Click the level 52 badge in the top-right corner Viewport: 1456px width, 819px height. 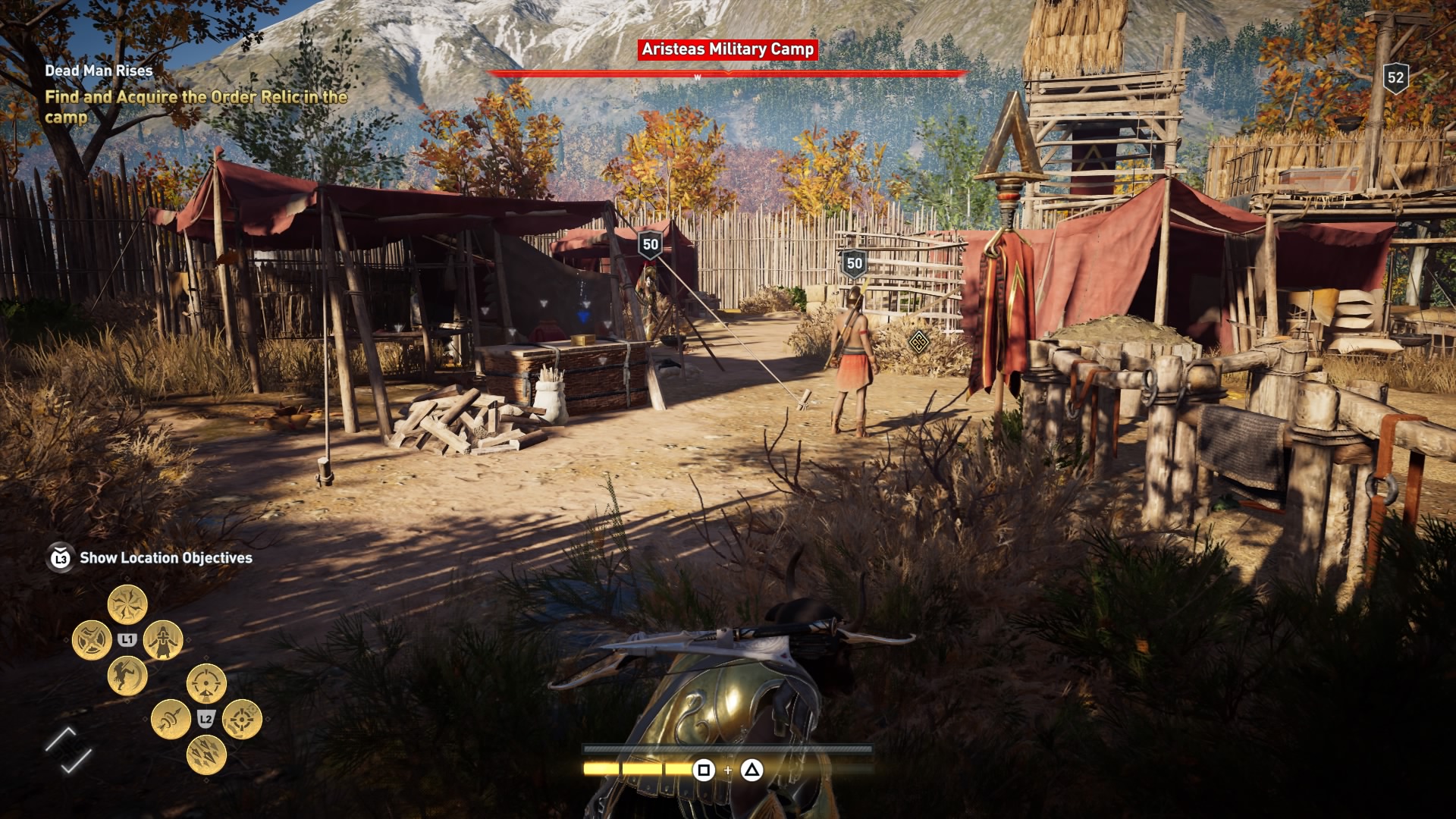coord(1395,75)
